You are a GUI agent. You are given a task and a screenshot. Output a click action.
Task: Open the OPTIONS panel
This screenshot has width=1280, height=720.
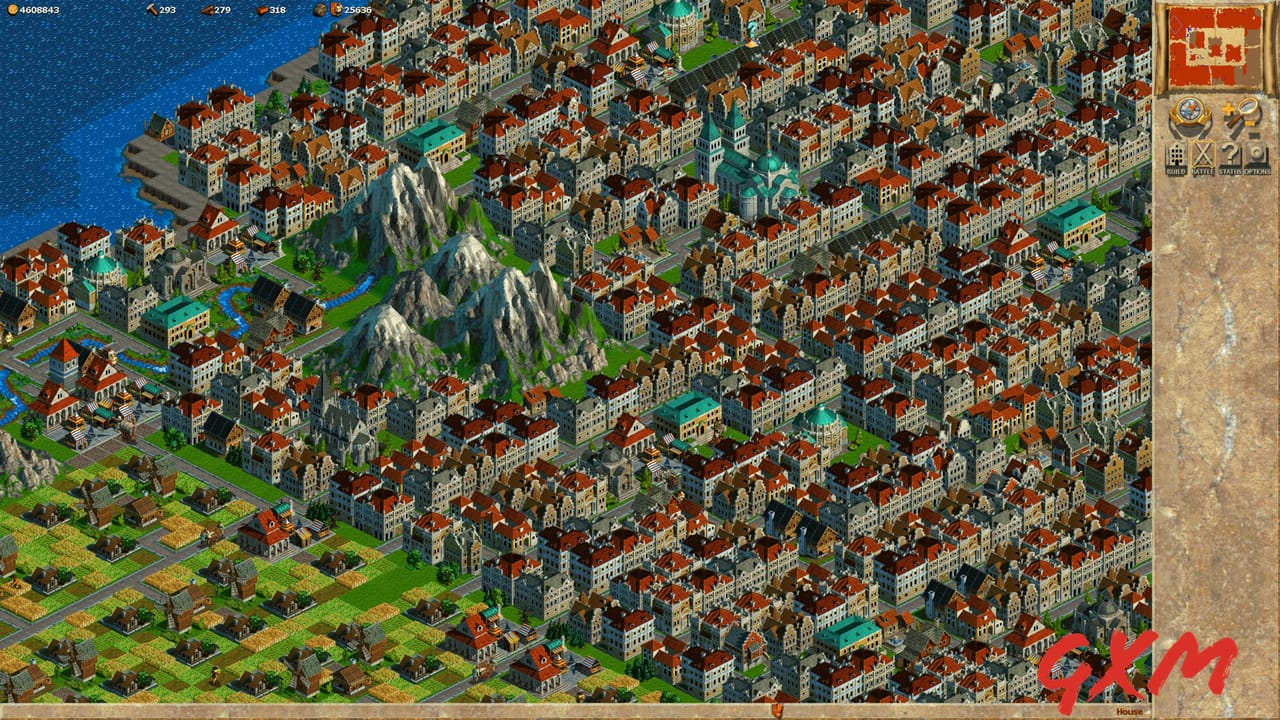pyautogui.click(x=1256, y=154)
